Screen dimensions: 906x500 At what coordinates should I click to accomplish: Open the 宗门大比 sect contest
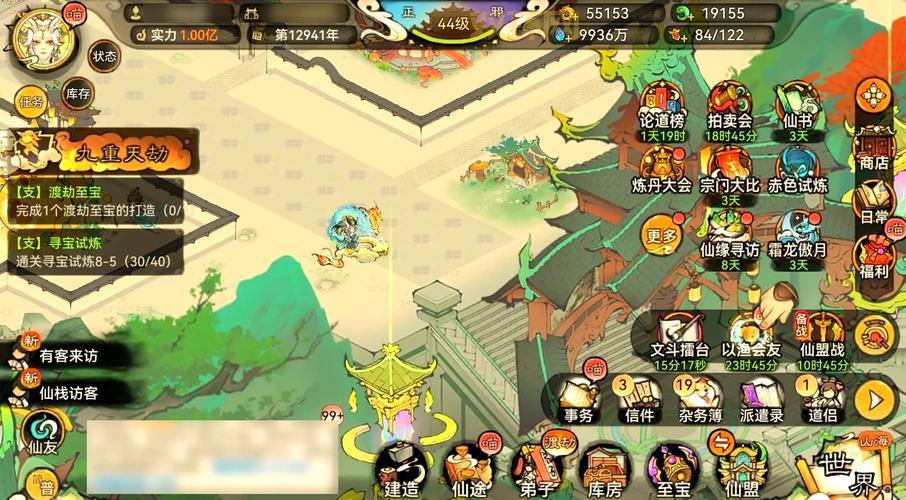[x=729, y=170]
